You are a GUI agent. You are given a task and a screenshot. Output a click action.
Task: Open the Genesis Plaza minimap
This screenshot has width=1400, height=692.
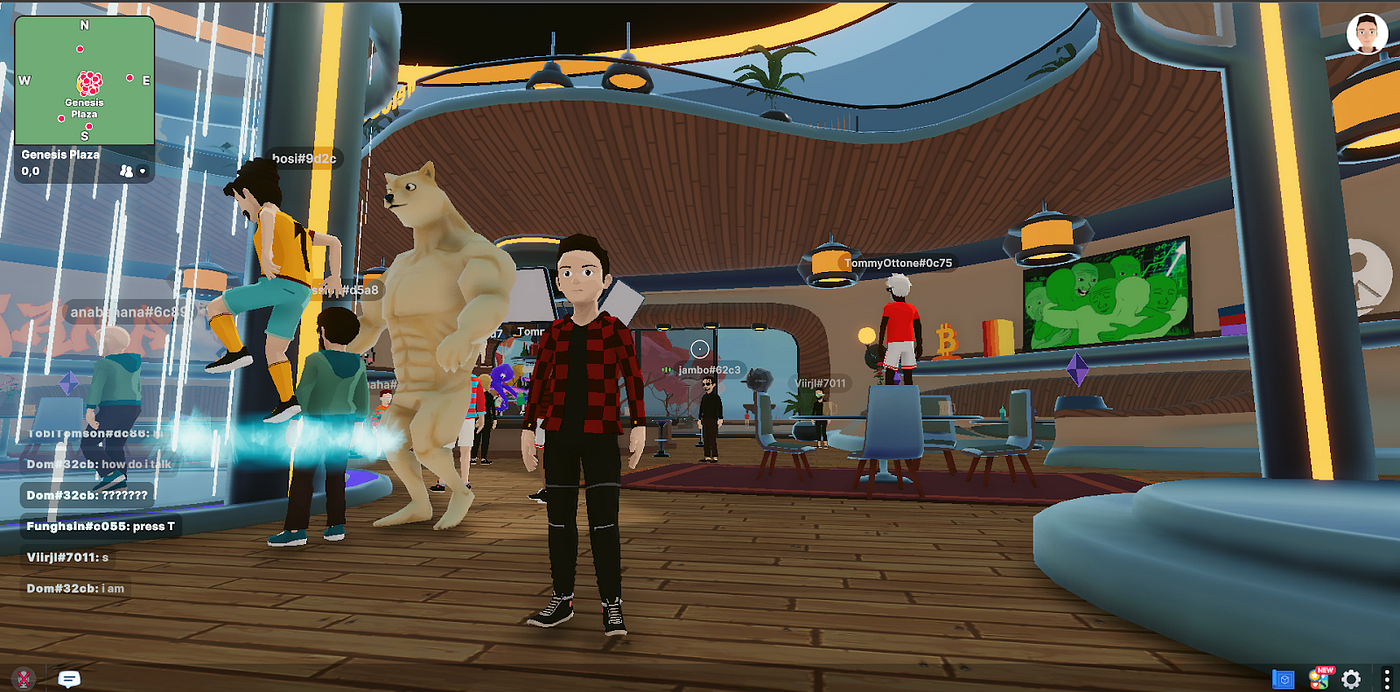[84, 80]
